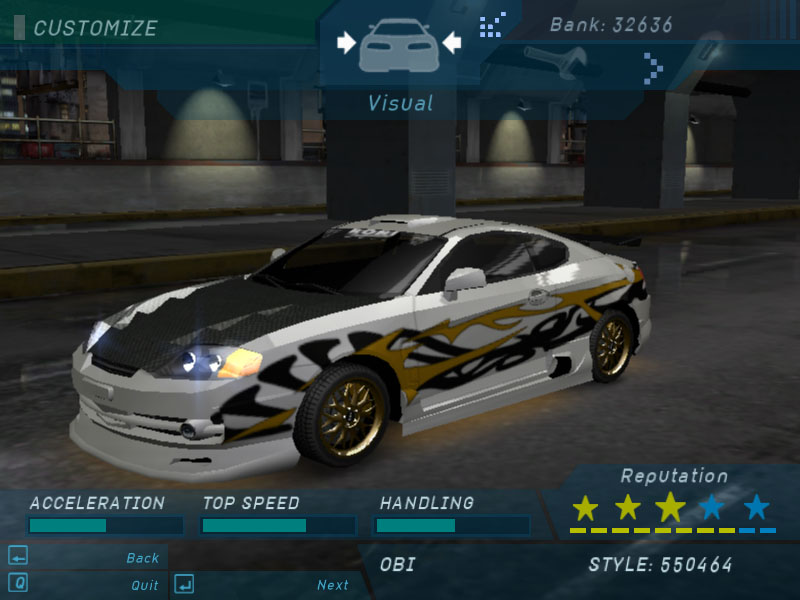
Task: Go Back to the previous screen
Action: pyautogui.click(x=142, y=558)
